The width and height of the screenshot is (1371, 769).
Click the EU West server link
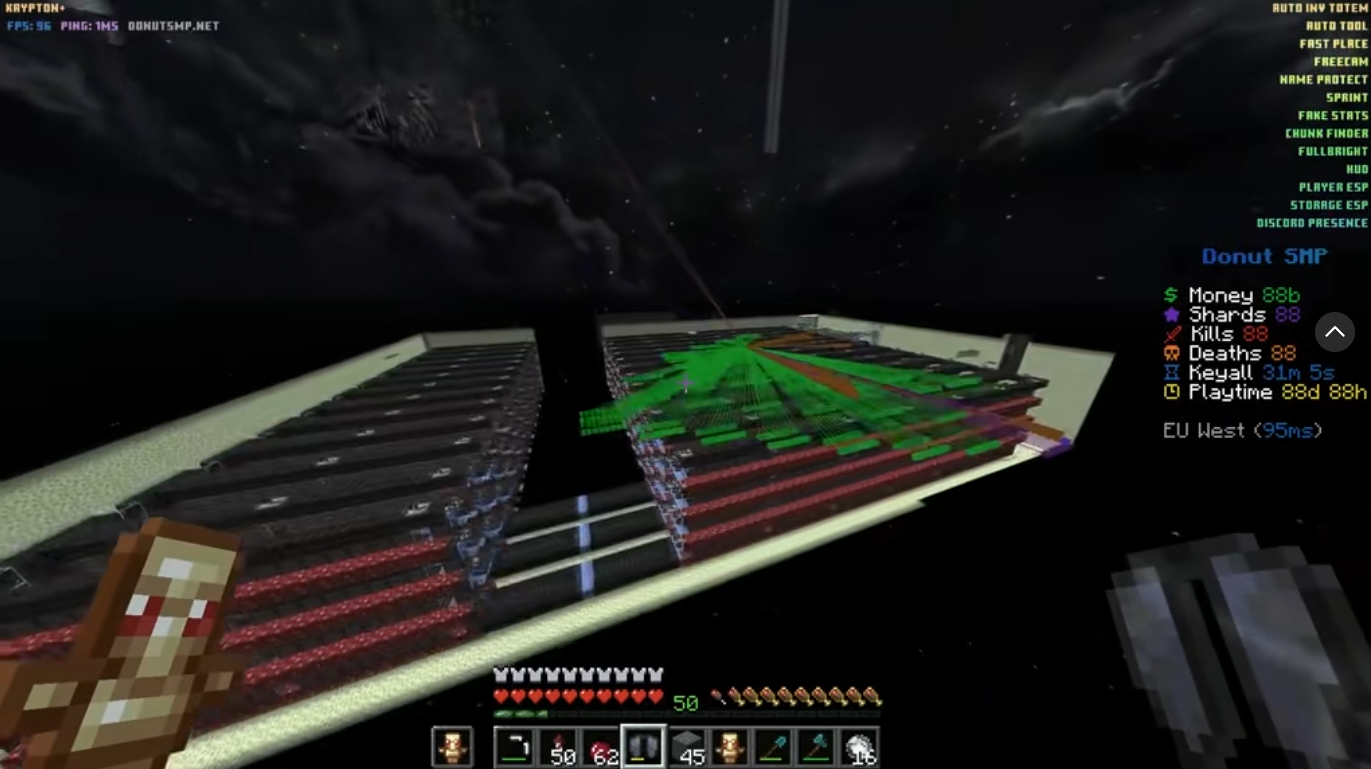[x=1242, y=430]
